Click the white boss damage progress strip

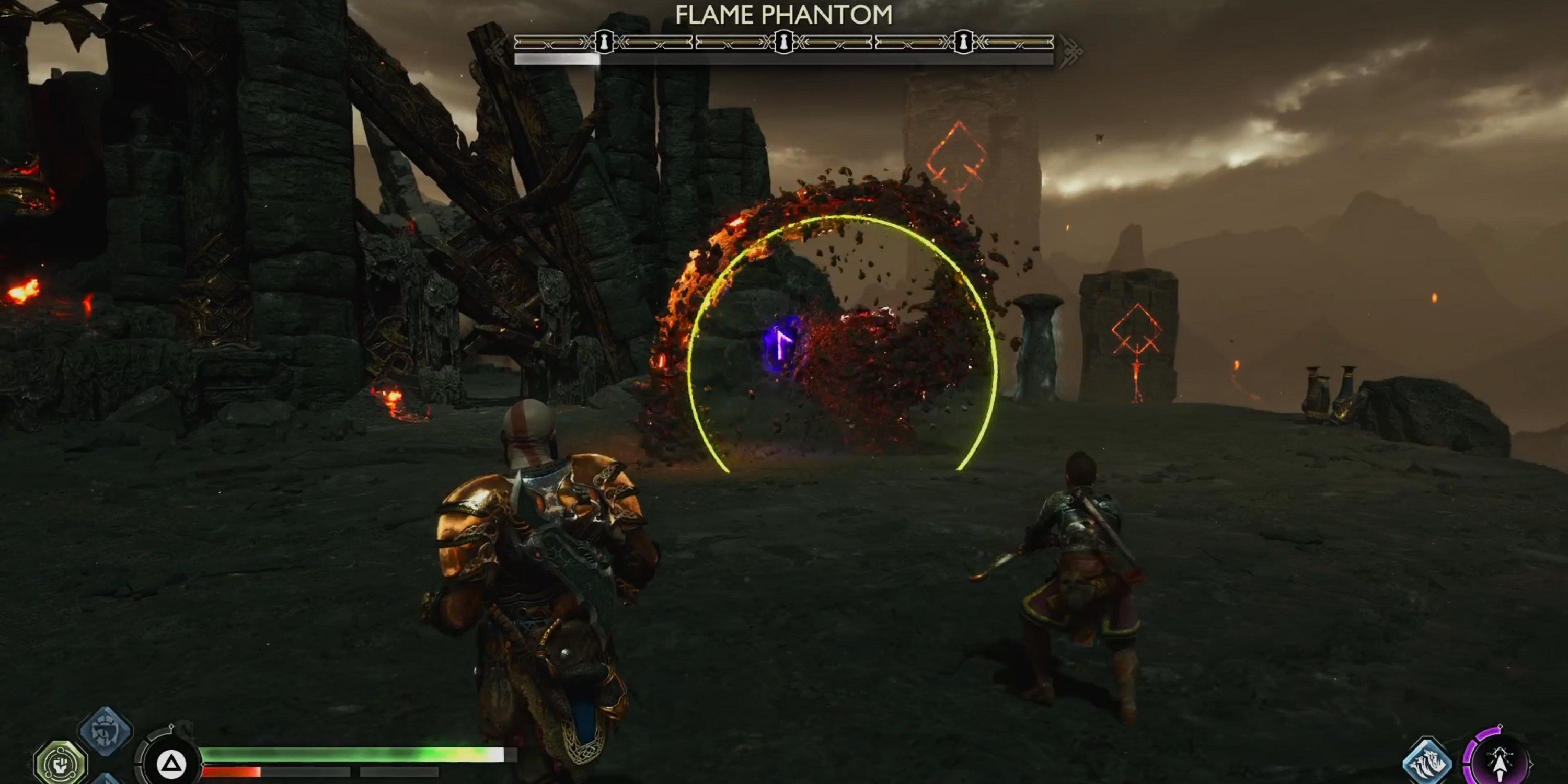pyautogui.click(x=557, y=60)
